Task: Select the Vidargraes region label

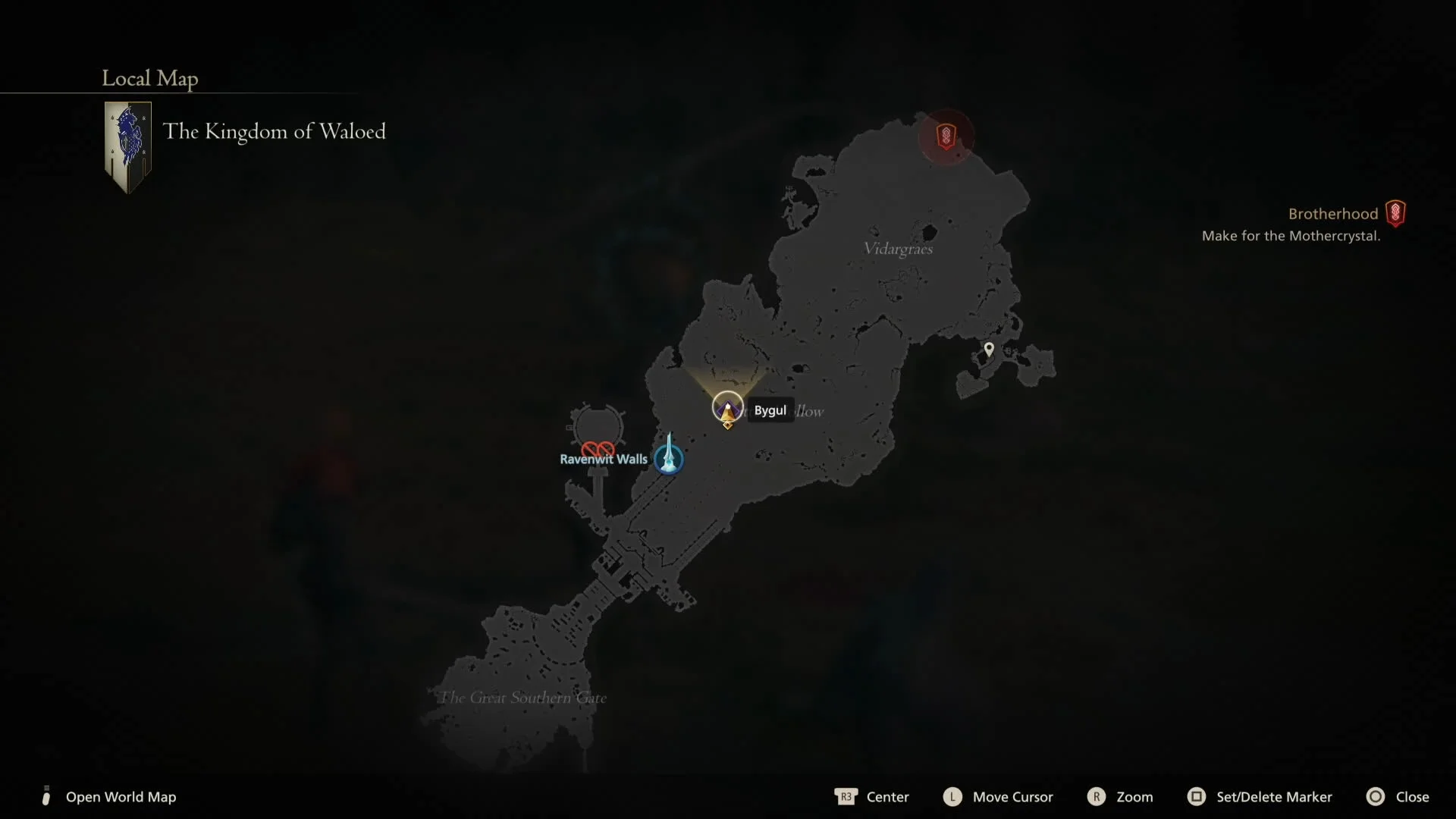Action: [898, 248]
